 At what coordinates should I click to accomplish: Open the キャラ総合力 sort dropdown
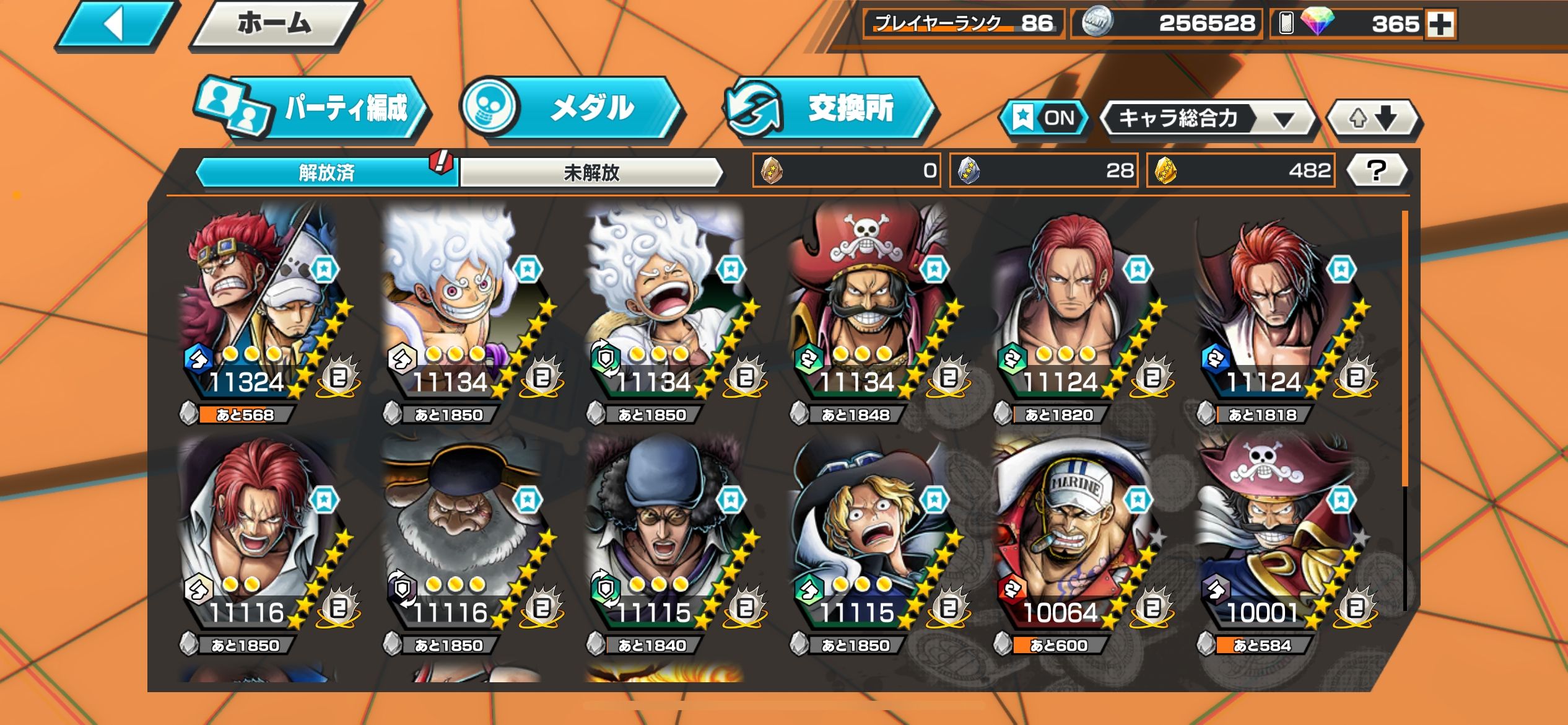coord(1206,118)
